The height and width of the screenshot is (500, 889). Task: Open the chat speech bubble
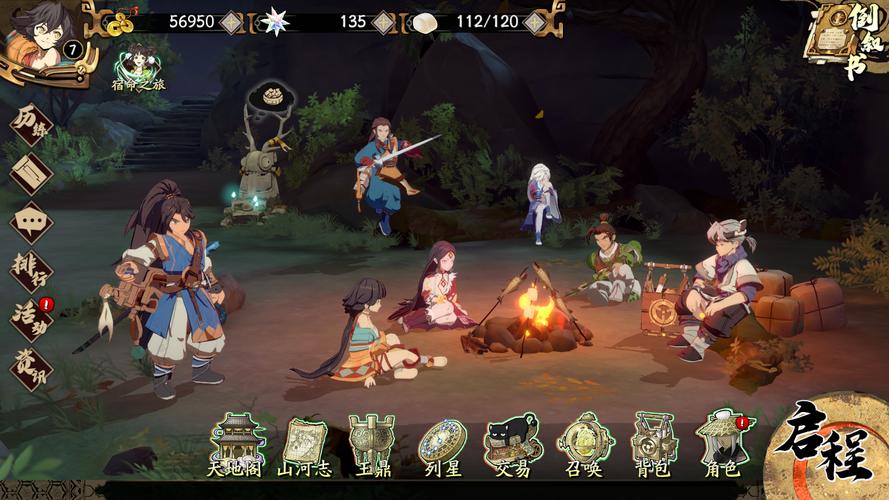(x=30, y=221)
